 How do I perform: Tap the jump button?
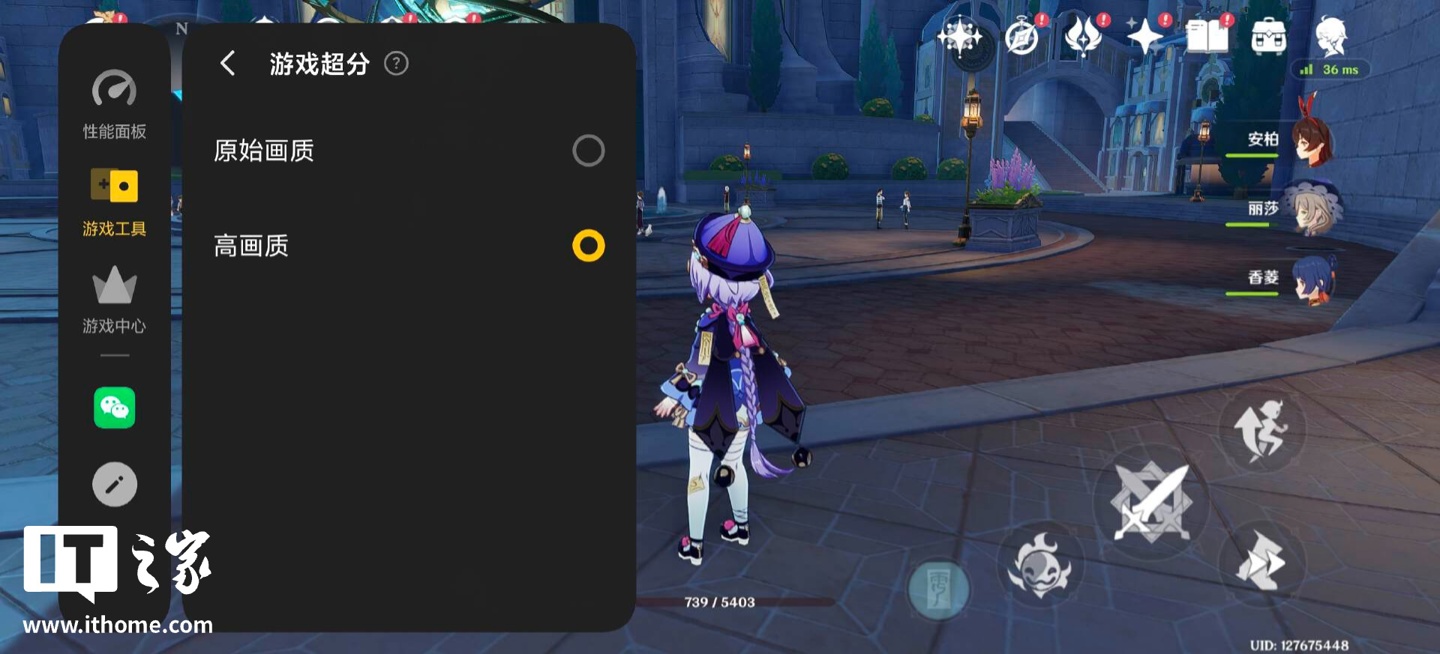click(x=1261, y=430)
